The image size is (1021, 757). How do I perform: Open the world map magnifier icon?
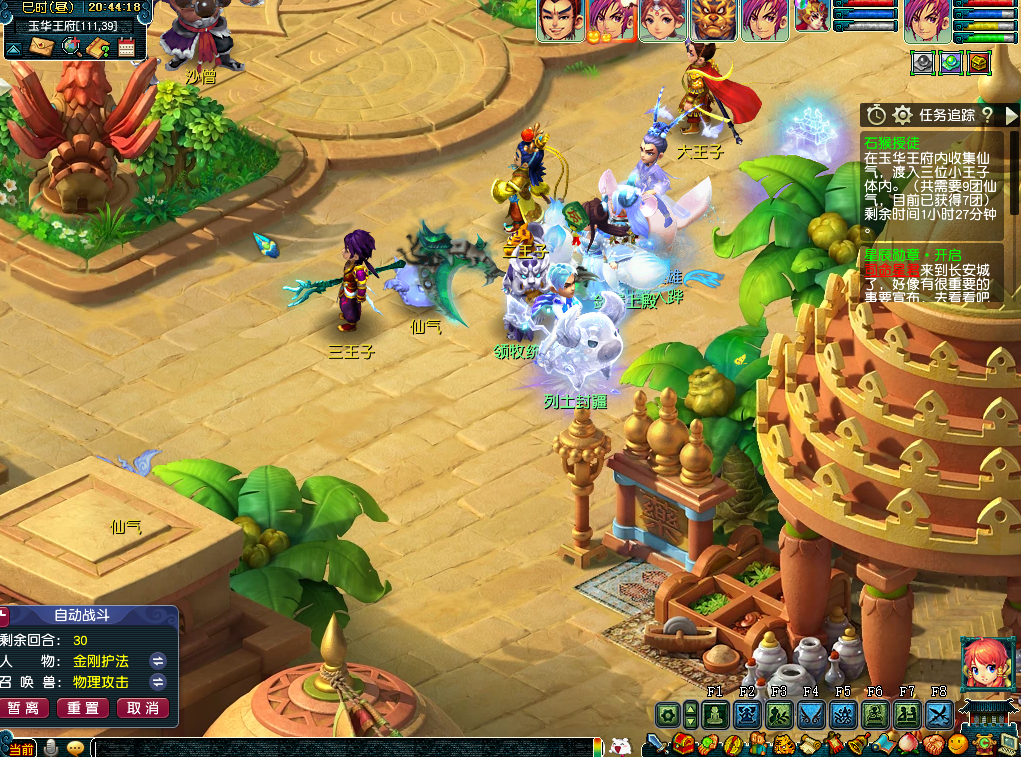coord(71,46)
